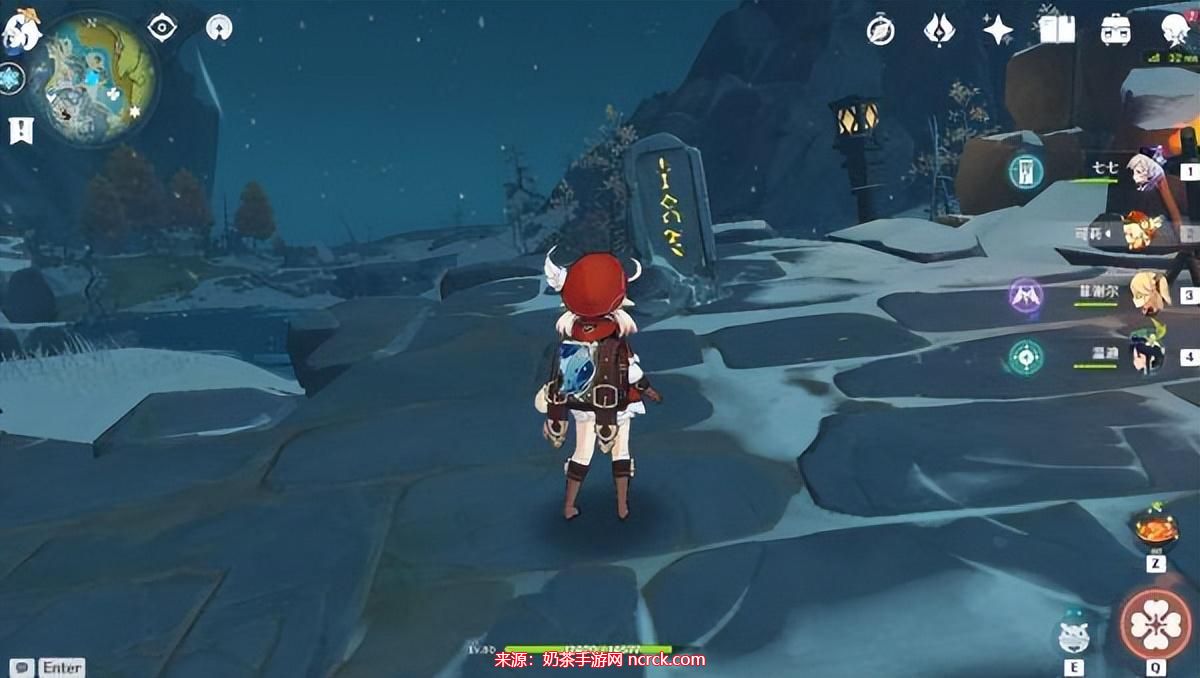Open the quest exclamation bookmark icon

click(20, 129)
